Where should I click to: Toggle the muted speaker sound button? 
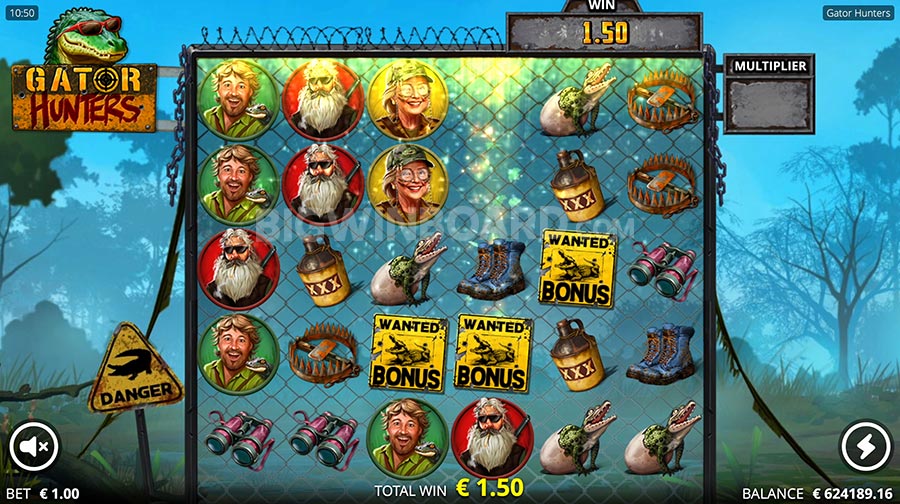(x=35, y=447)
